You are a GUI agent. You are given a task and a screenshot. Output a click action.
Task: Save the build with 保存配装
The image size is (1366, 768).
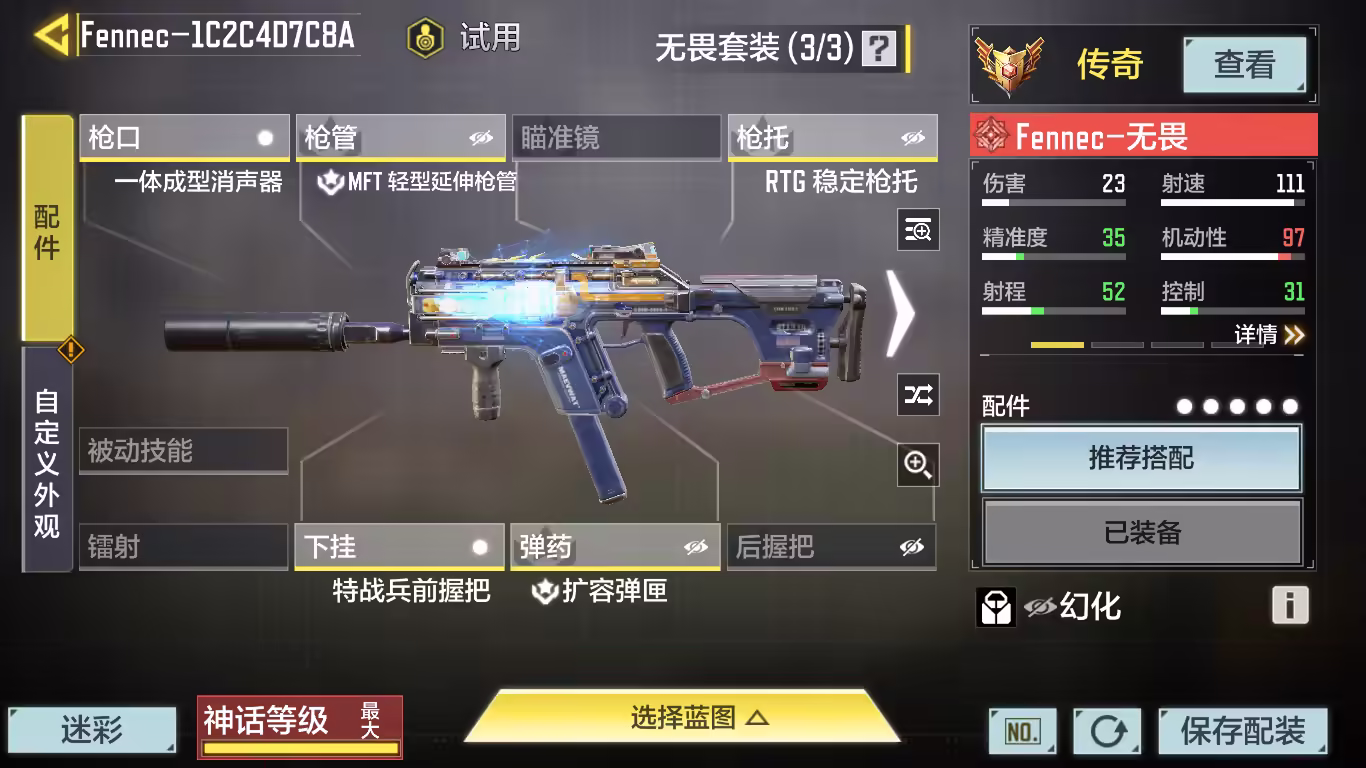pos(1243,731)
